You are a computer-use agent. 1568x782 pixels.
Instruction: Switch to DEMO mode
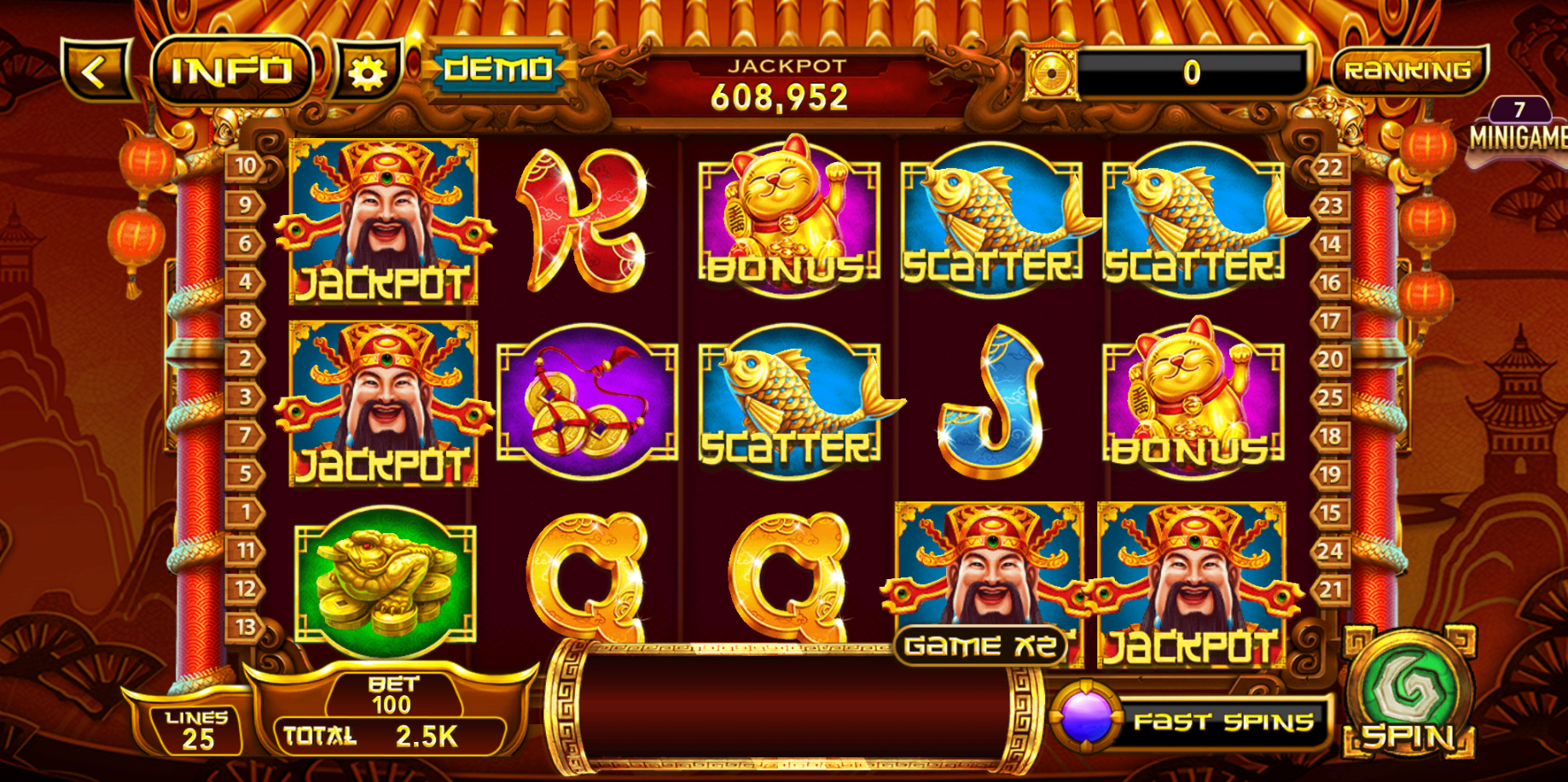tap(497, 70)
